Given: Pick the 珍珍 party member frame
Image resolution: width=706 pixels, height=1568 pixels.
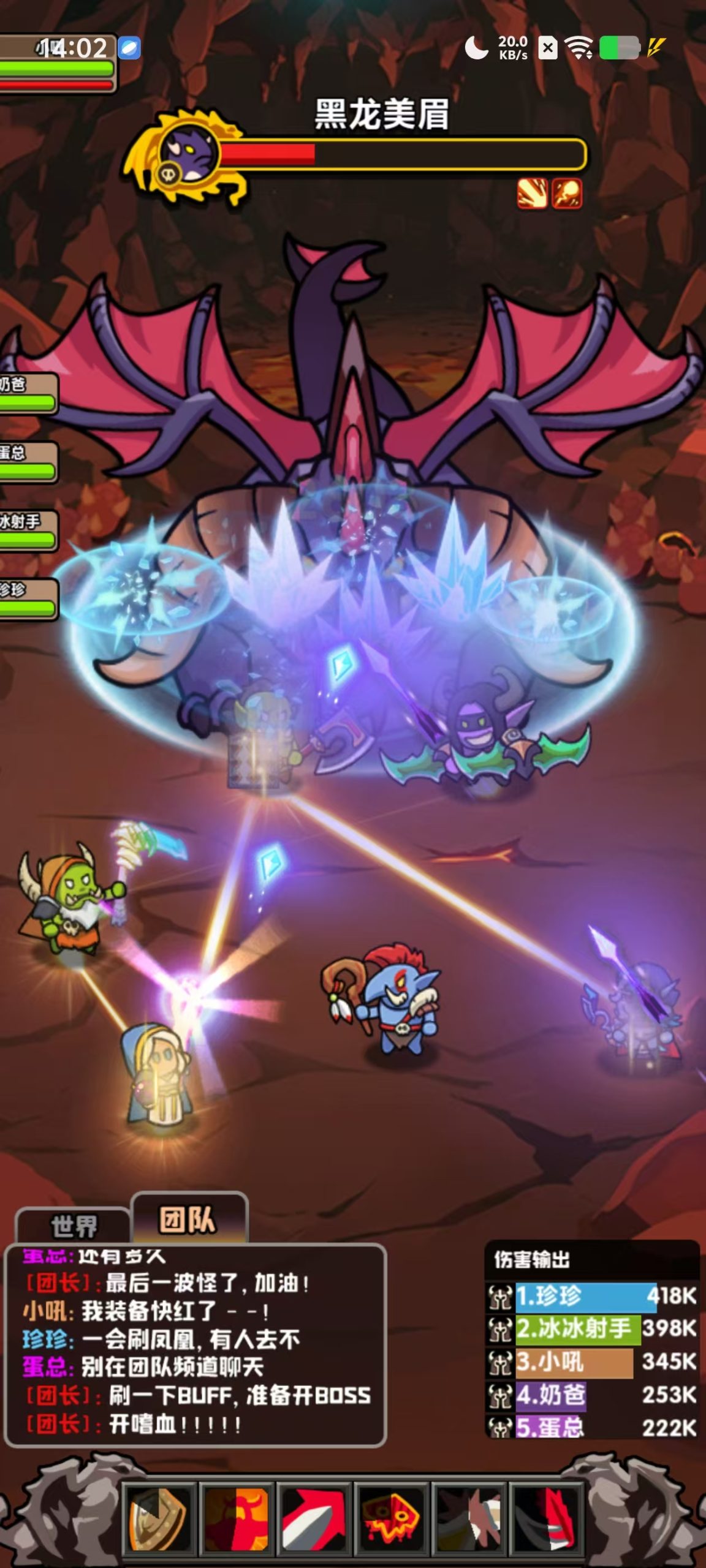Looking at the screenshot, I should click(x=28, y=599).
